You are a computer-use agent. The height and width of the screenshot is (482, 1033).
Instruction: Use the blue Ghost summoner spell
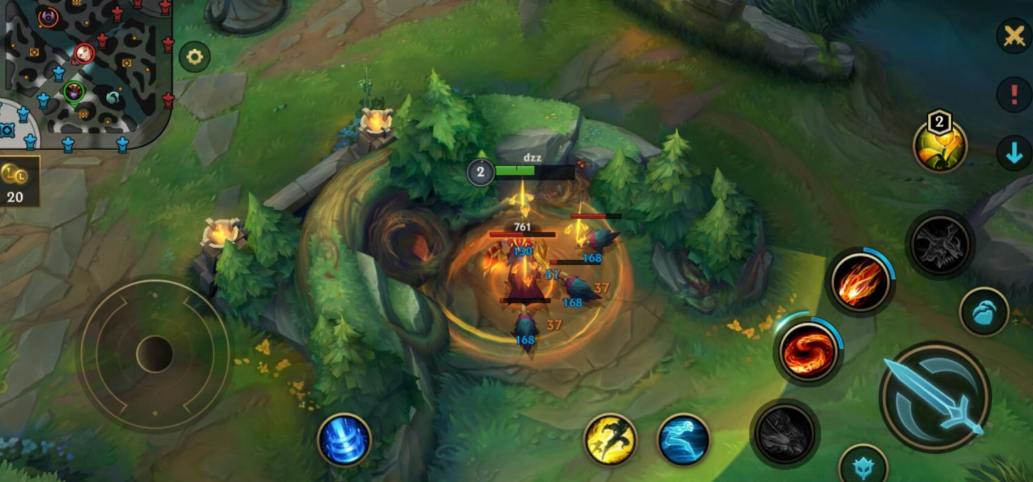(x=683, y=439)
